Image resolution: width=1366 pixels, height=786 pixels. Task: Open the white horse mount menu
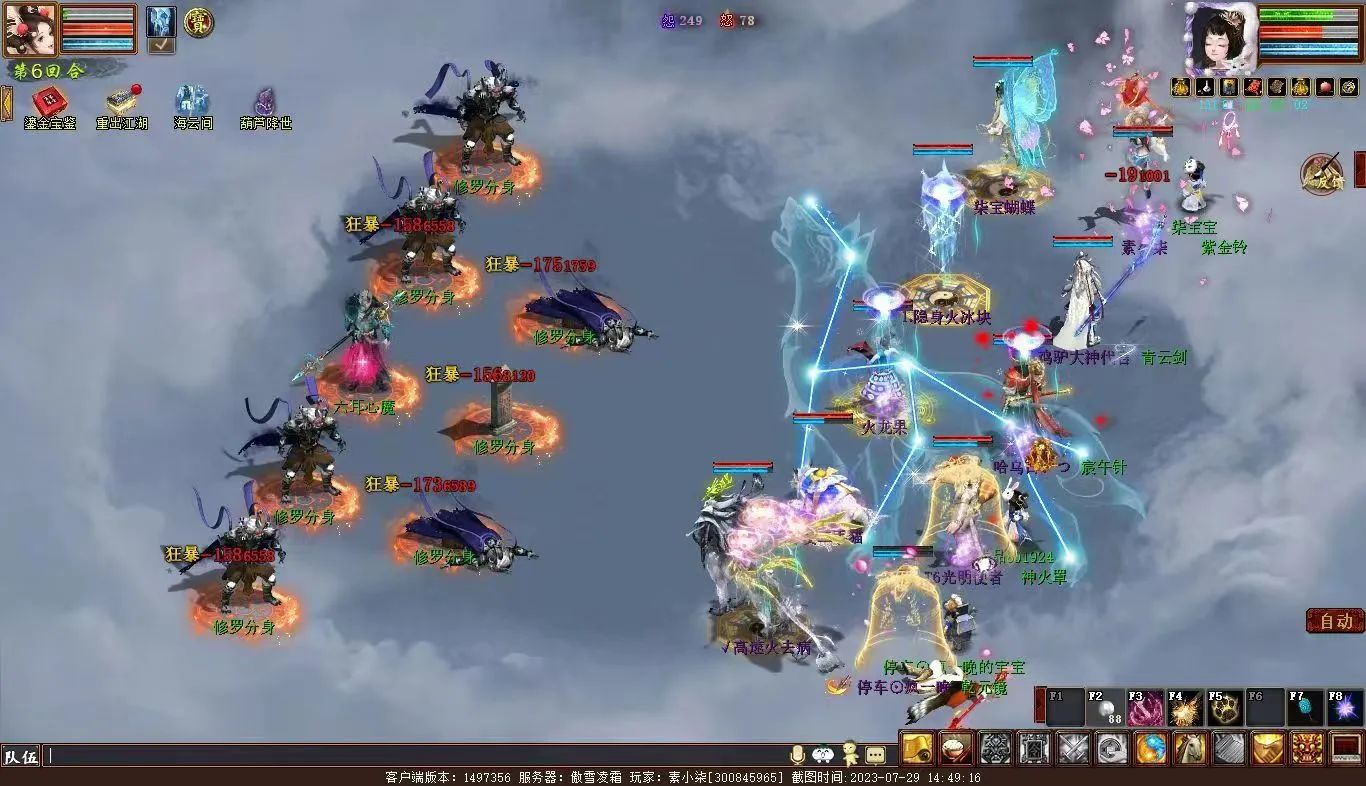(x=1190, y=748)
